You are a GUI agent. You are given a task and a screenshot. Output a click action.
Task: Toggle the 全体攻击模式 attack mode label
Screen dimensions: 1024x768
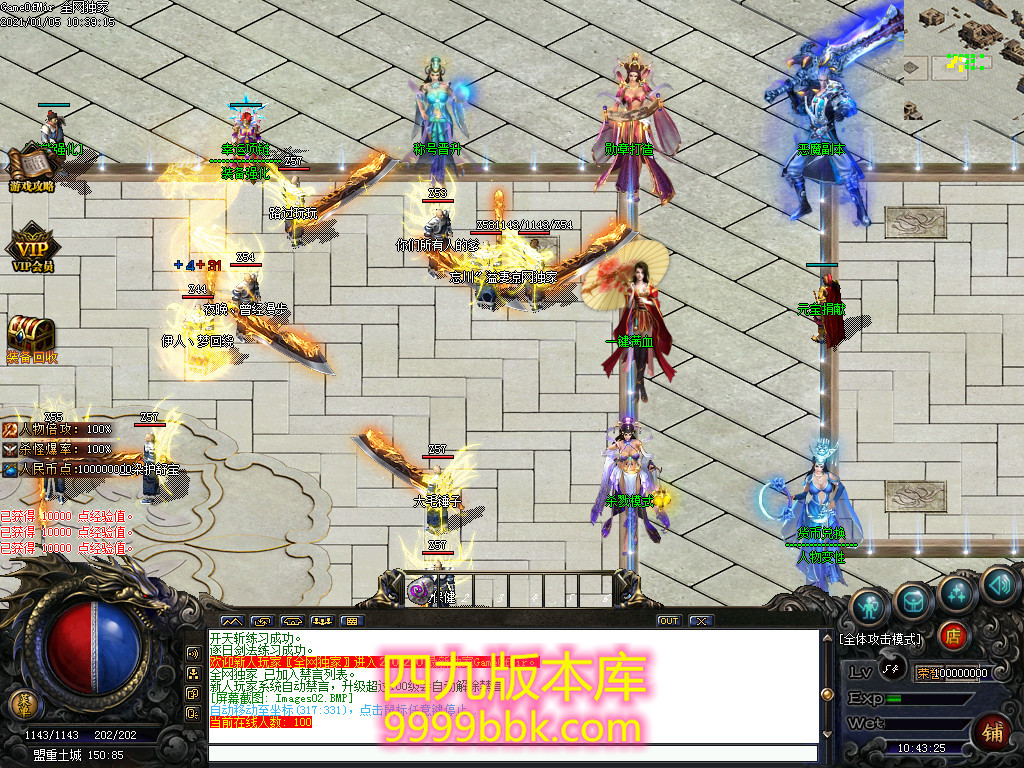click(x=882, y=639)
